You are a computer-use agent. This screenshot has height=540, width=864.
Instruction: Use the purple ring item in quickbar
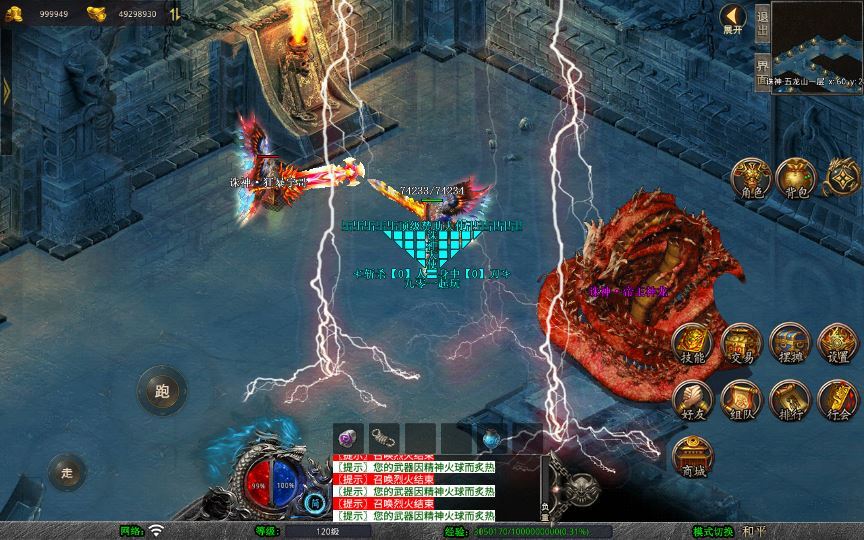pos(349,438)
